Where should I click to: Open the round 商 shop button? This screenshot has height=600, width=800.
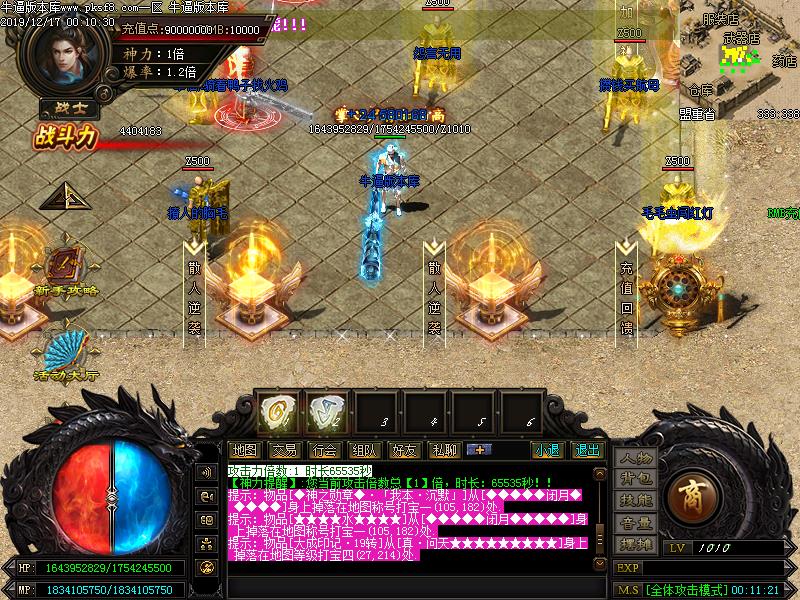click(x=689, y=494)
